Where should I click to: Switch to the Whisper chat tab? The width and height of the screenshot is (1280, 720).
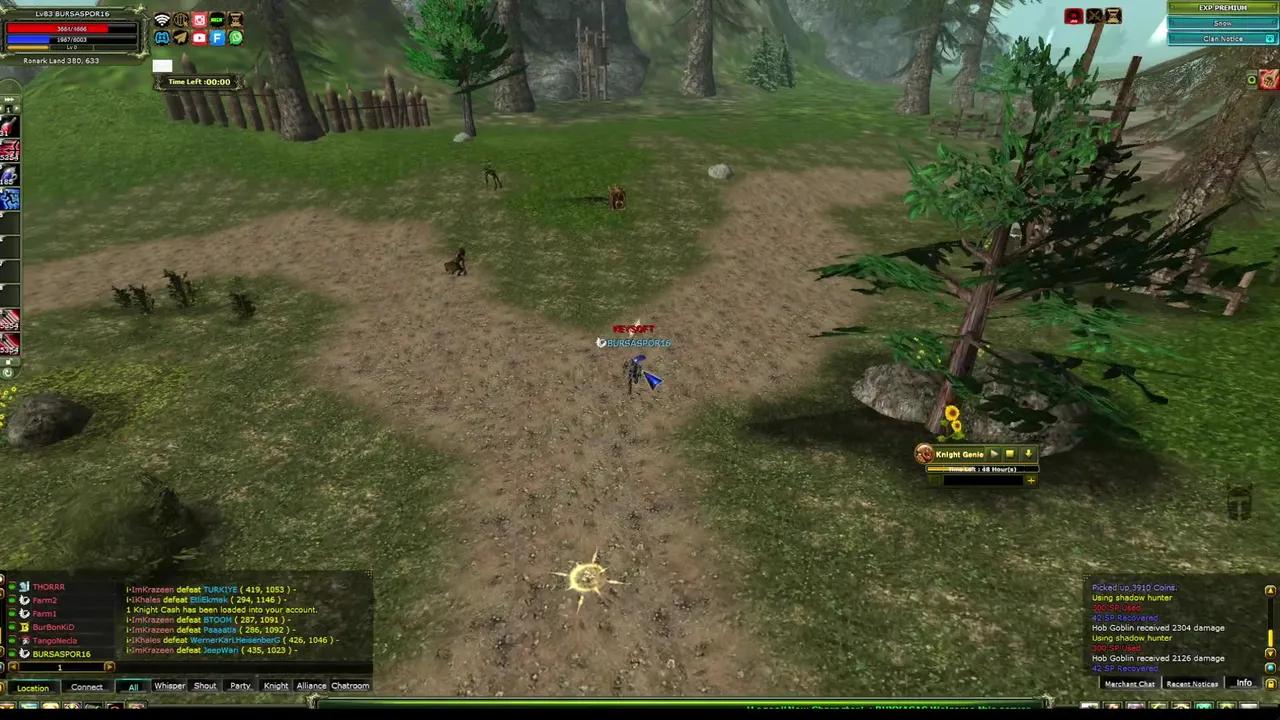click(x=169, y=686)
